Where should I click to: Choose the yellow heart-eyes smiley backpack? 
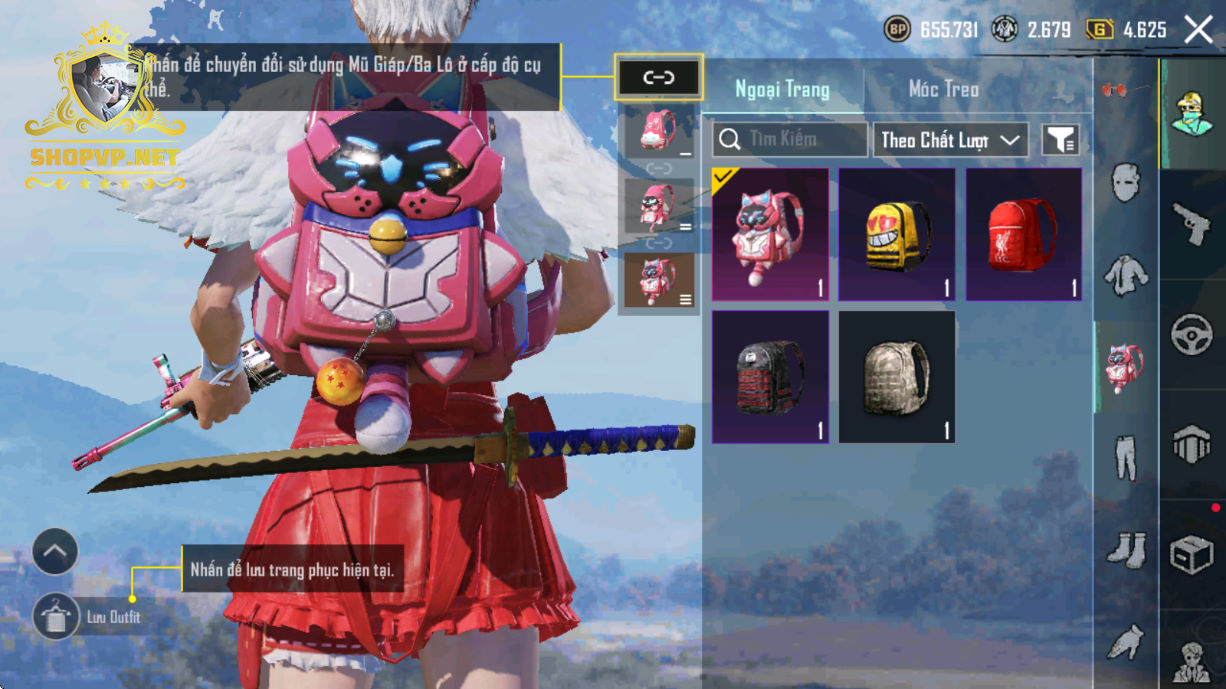pos(897,234)
